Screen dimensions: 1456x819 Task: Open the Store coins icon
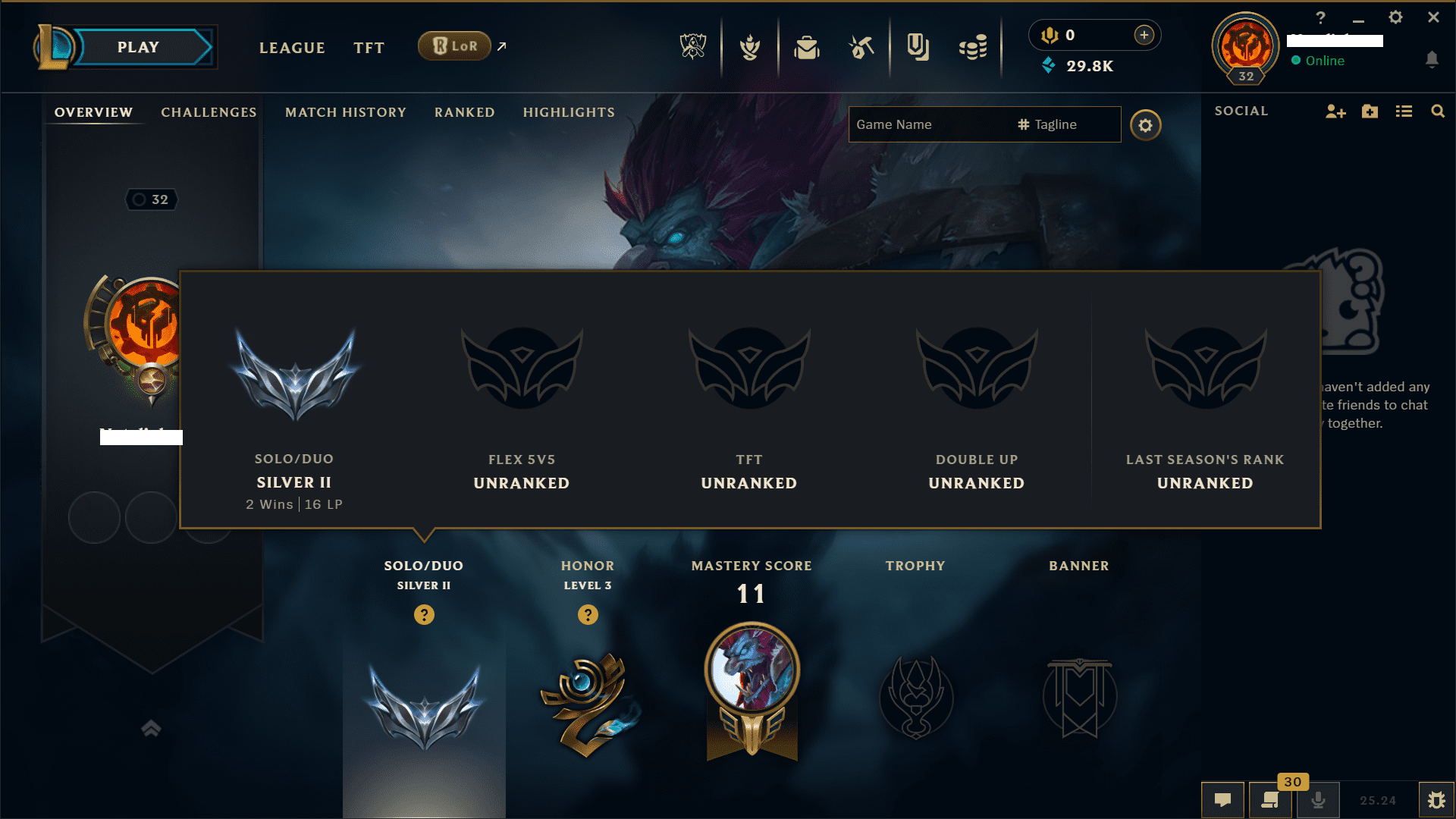click(974, 47)
